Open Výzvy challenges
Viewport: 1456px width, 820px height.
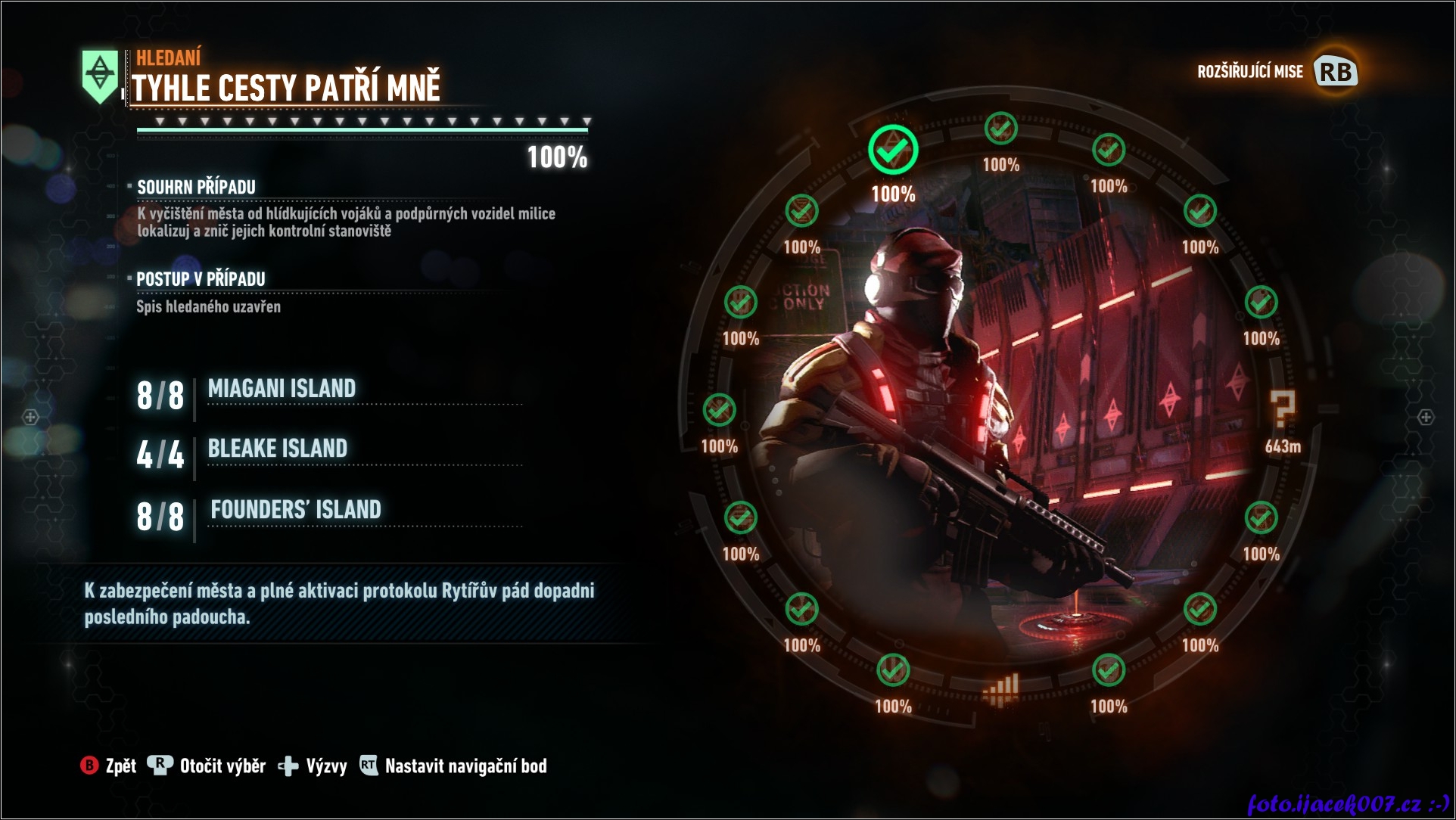[x=313, y=766]
